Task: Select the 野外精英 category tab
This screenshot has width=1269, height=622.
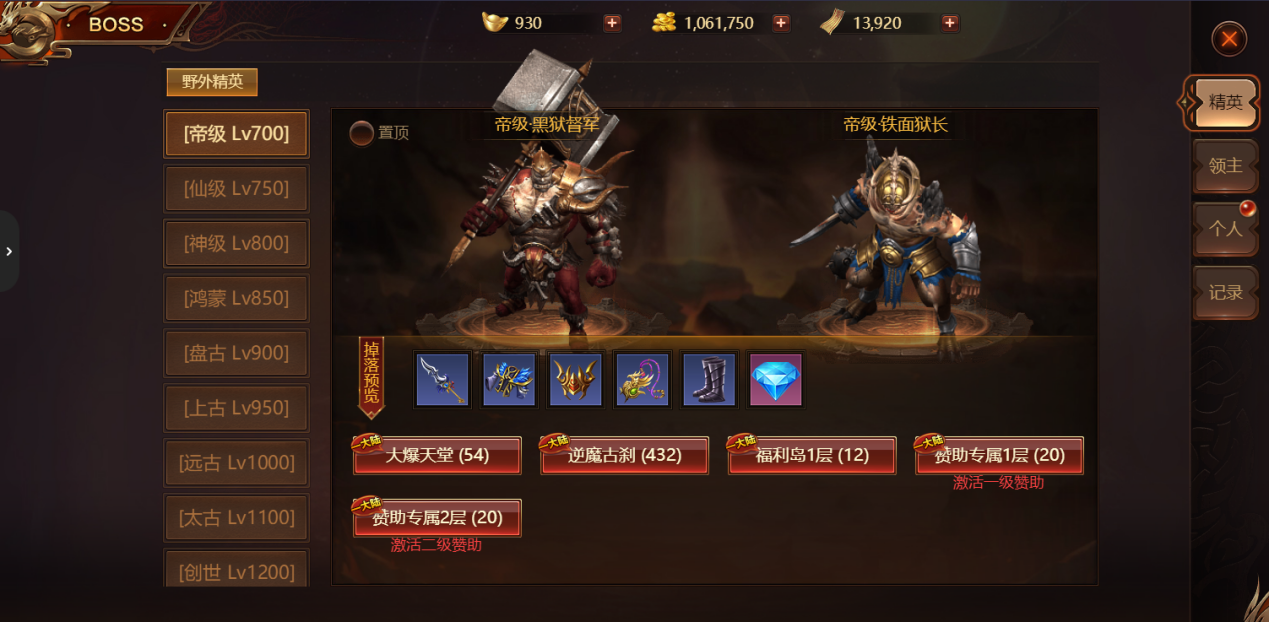Action: coord(212,82)
